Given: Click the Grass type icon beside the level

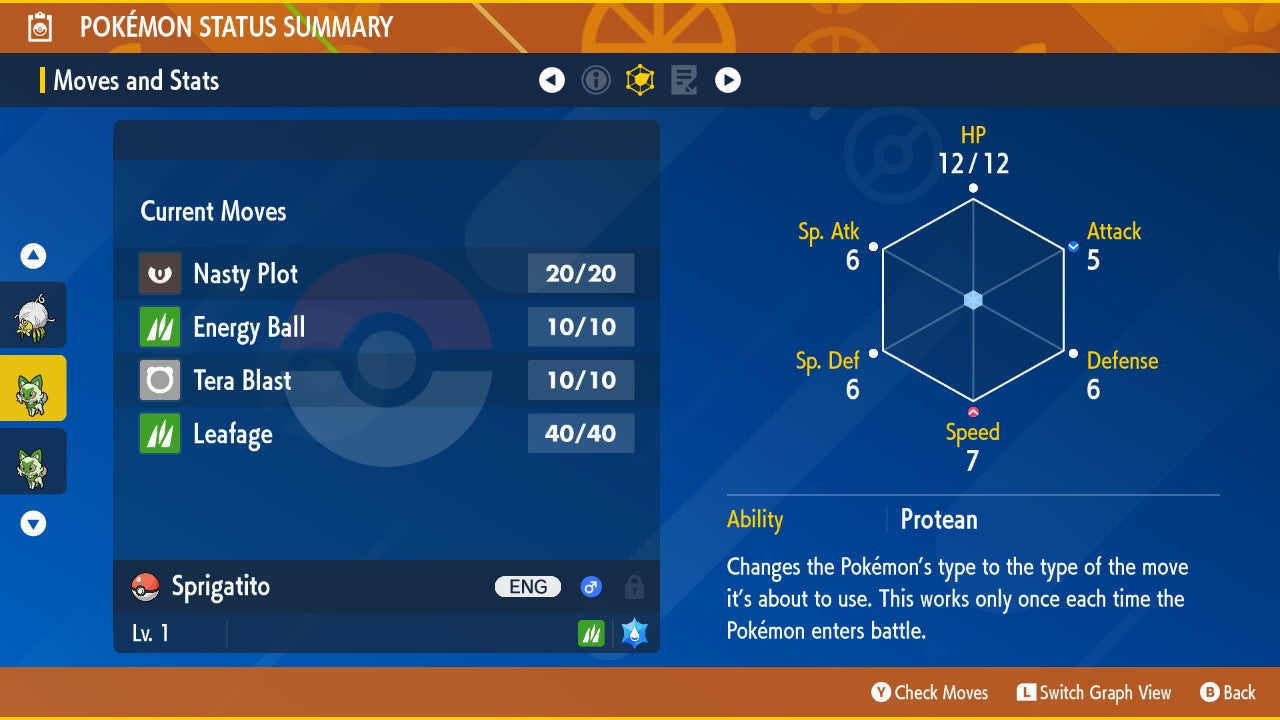Looking at the screenshot, I should [591, 633].
